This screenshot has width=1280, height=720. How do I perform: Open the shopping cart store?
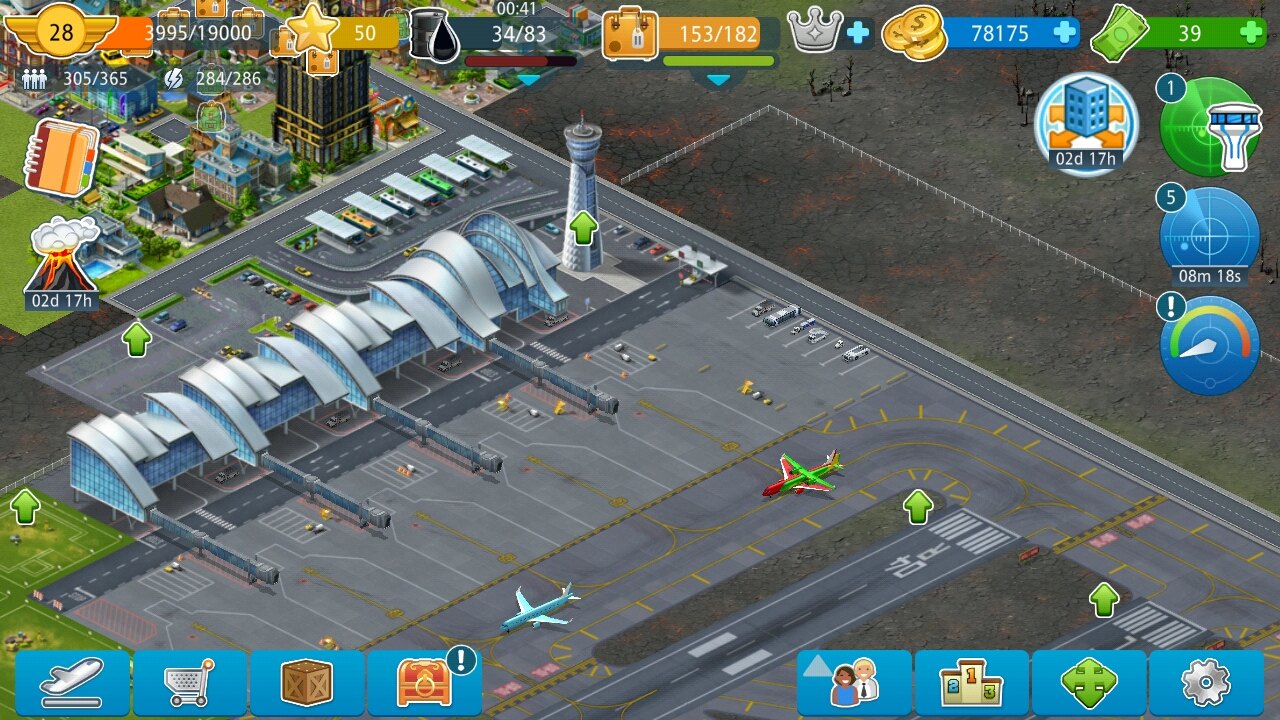[x=190, y=684]
